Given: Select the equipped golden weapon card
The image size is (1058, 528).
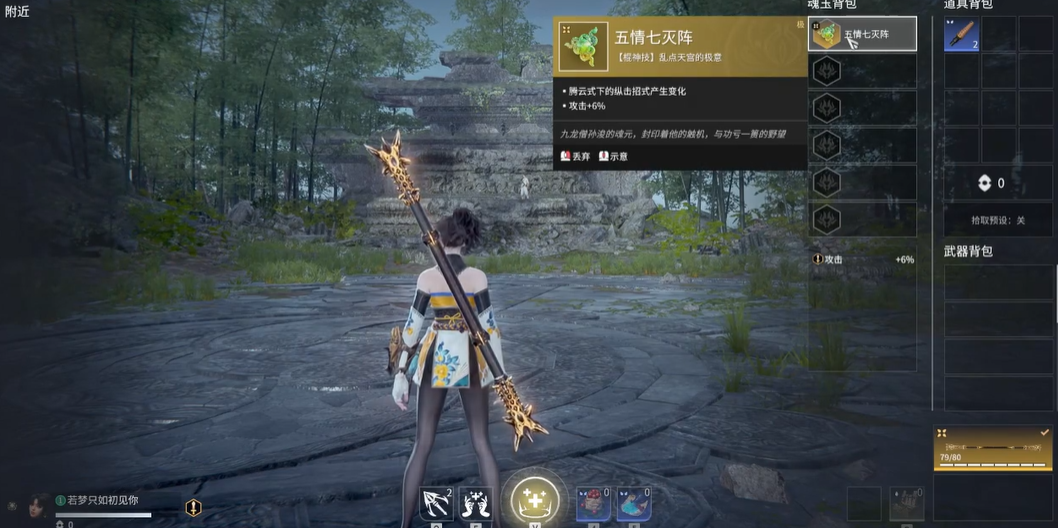Looking at the screenshot, I should click(992, 448).
